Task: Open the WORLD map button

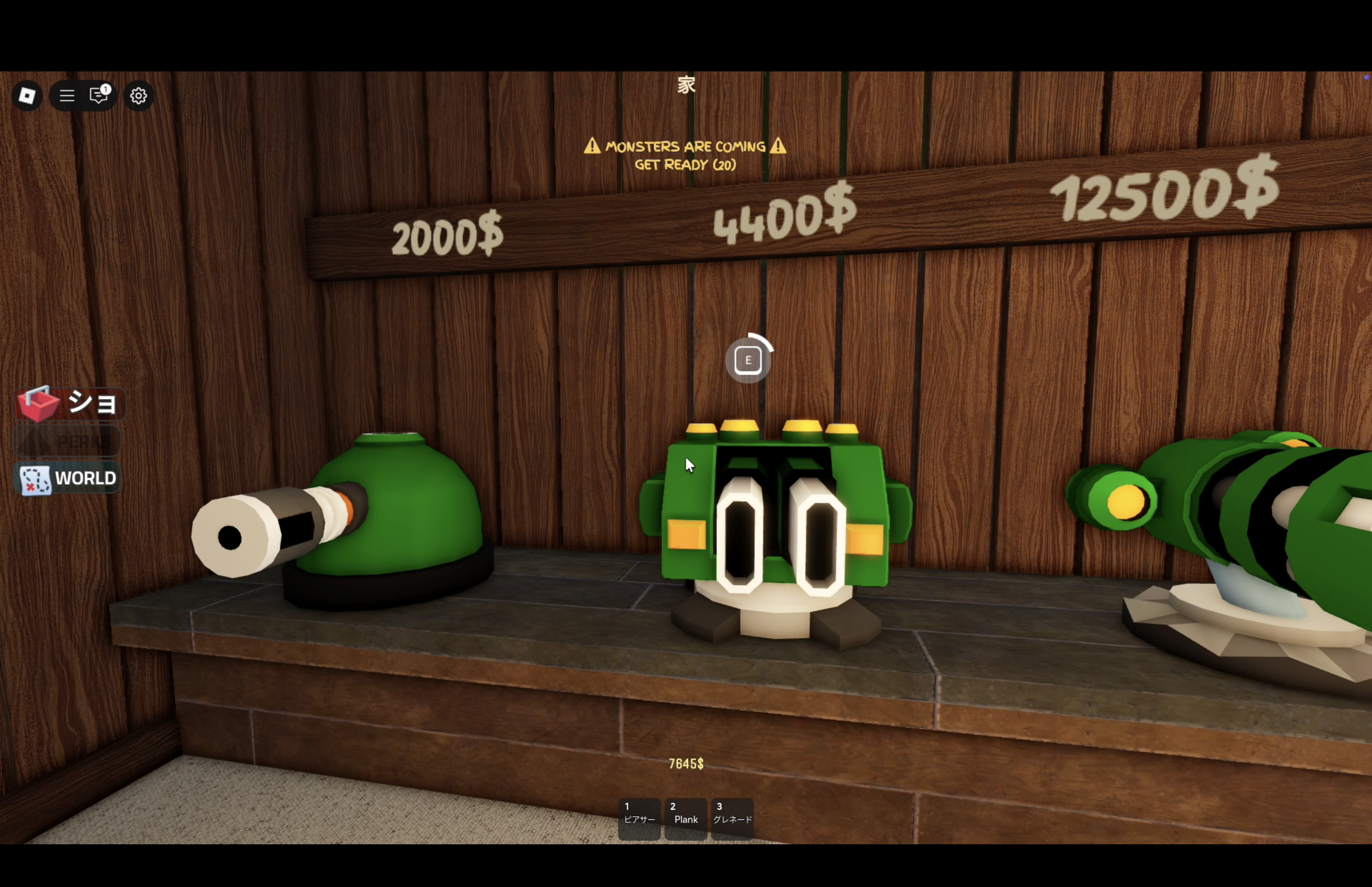Action: [68, 479]
